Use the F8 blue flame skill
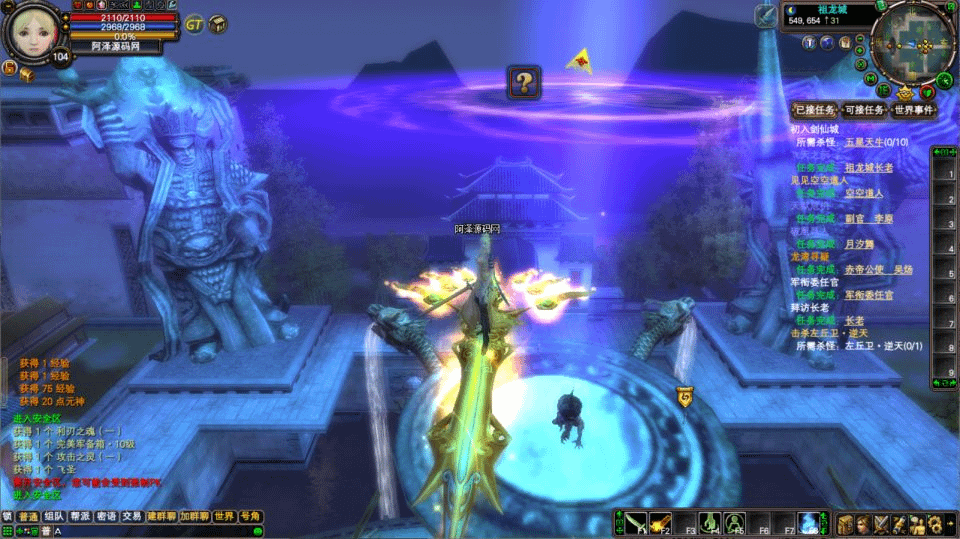 pyautogui.click(x=809, y=523)
